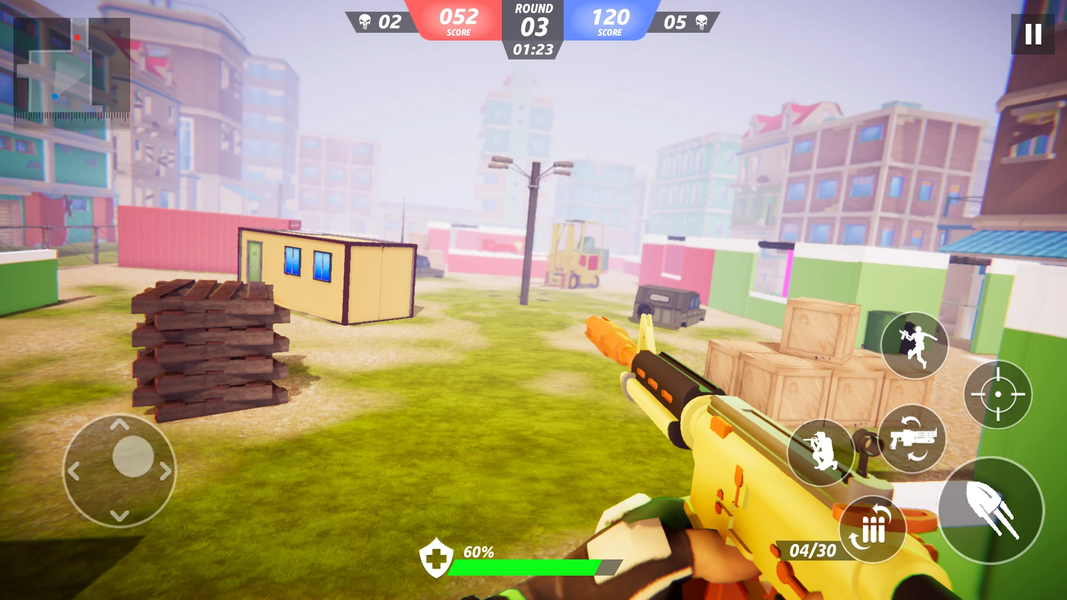Fire the weapon with the bullet button
Screen dimensions: 1067x600
pos(990,510)
